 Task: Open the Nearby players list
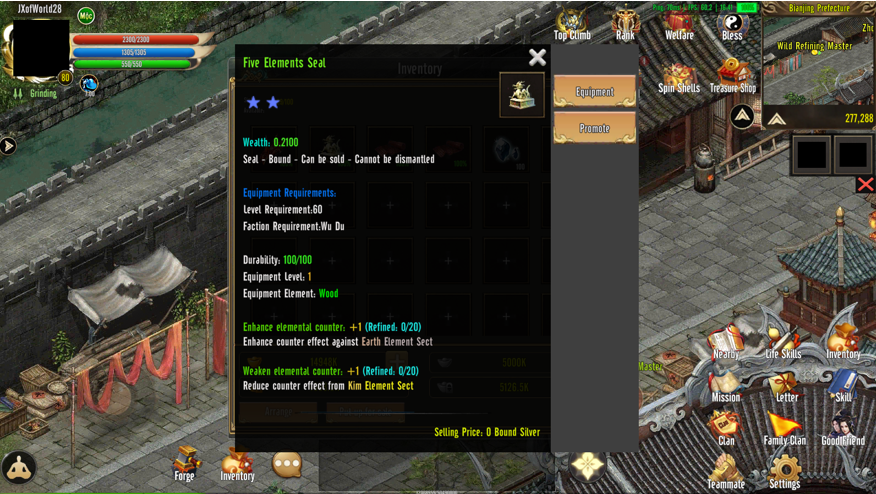coord(726,341)
